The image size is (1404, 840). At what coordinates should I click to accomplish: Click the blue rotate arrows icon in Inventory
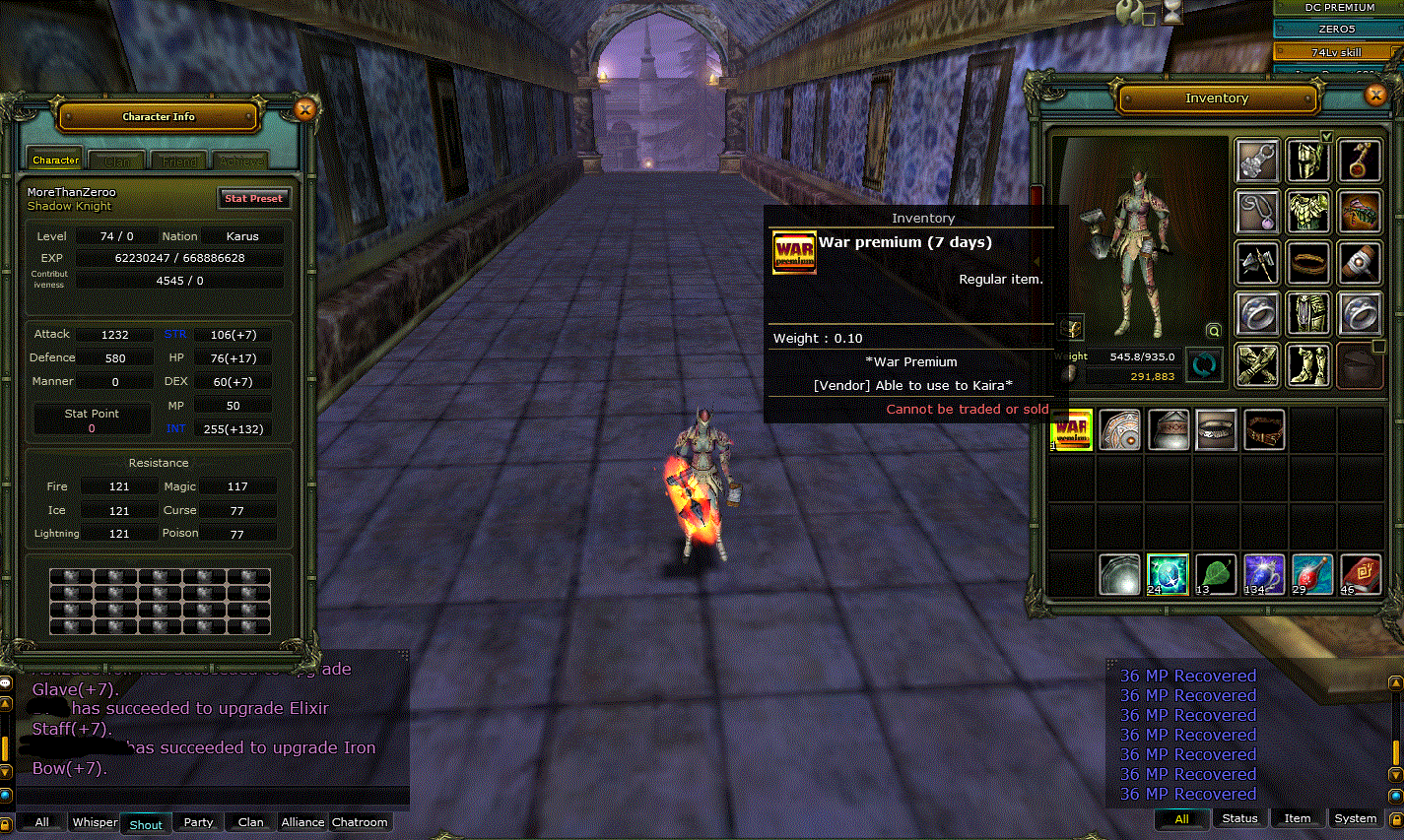pyautogui.click(x=1202, y=364)
